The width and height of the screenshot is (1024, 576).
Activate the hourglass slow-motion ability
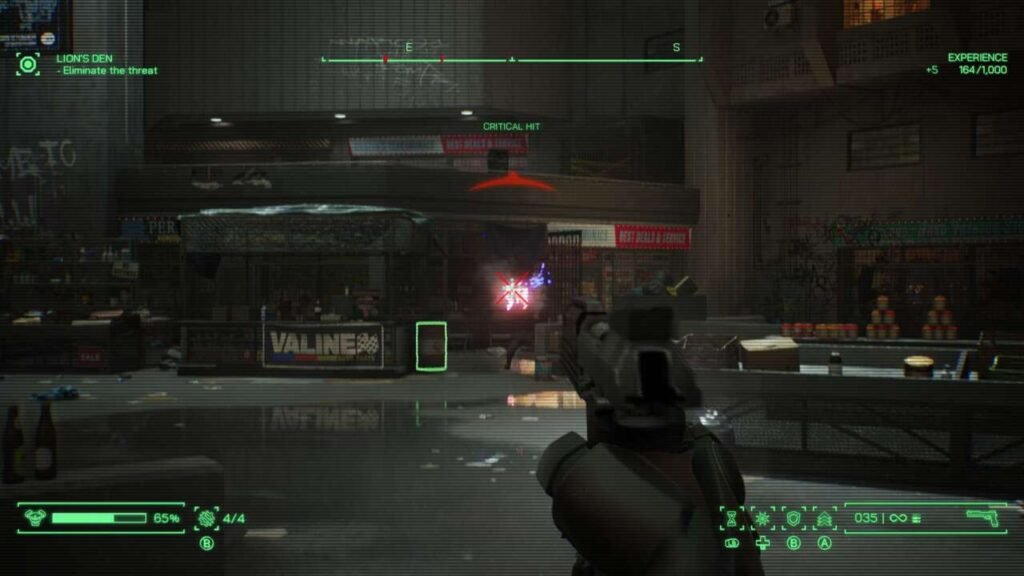733,518
